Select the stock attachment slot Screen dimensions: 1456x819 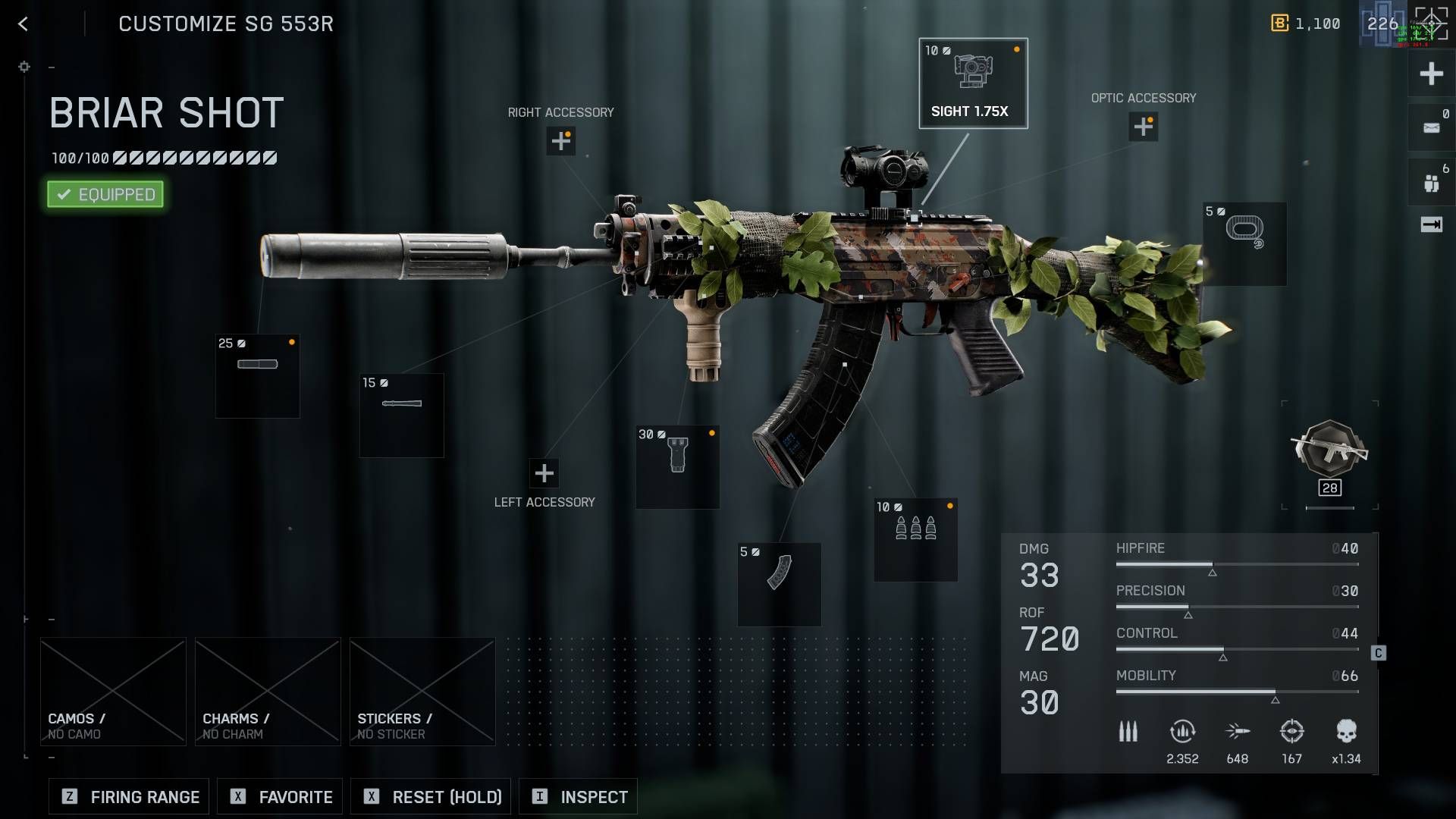click(1244, 243)
